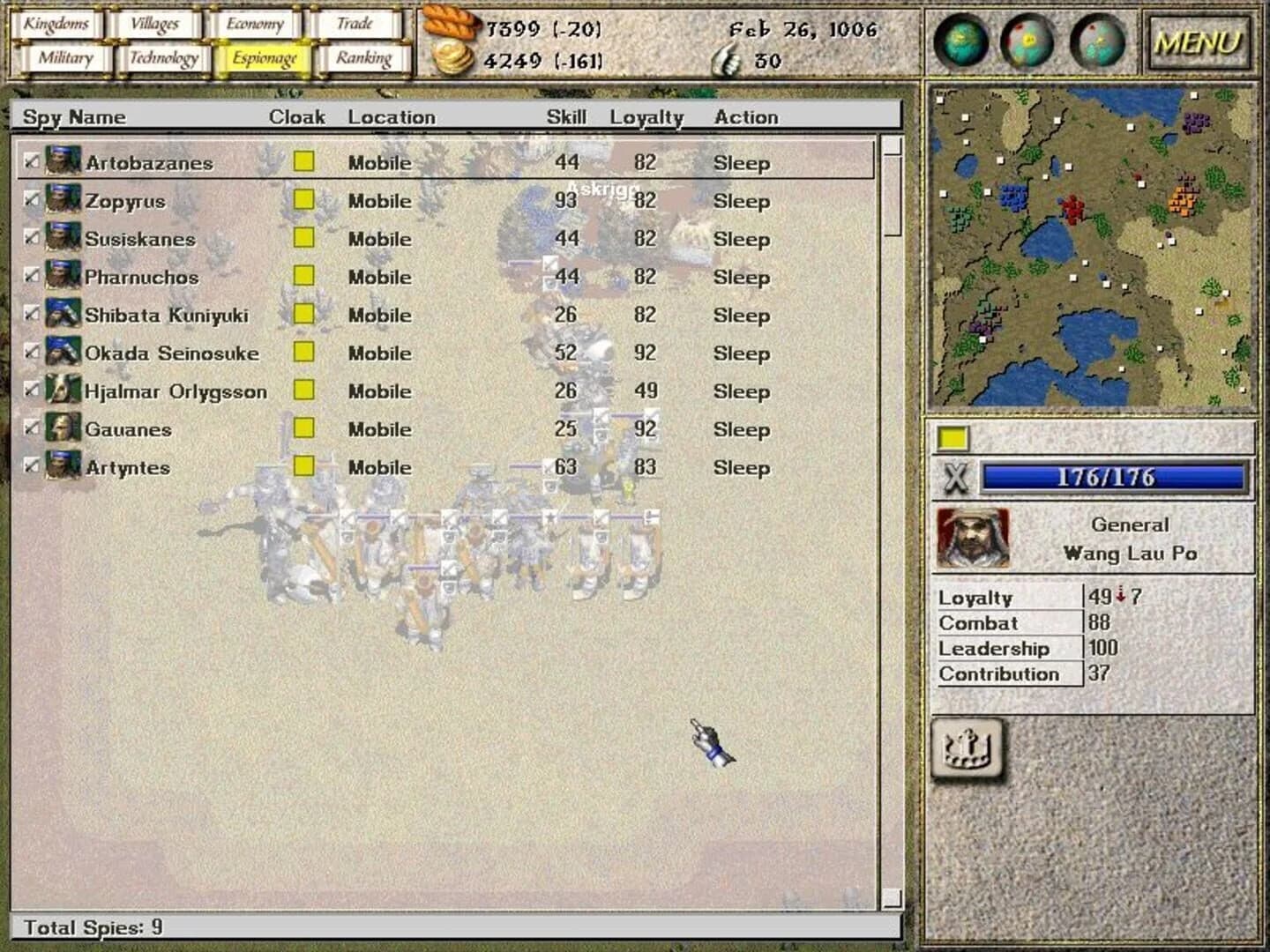
Task: Click the checkmark beside Susiskanes
Action: (30, 239)
